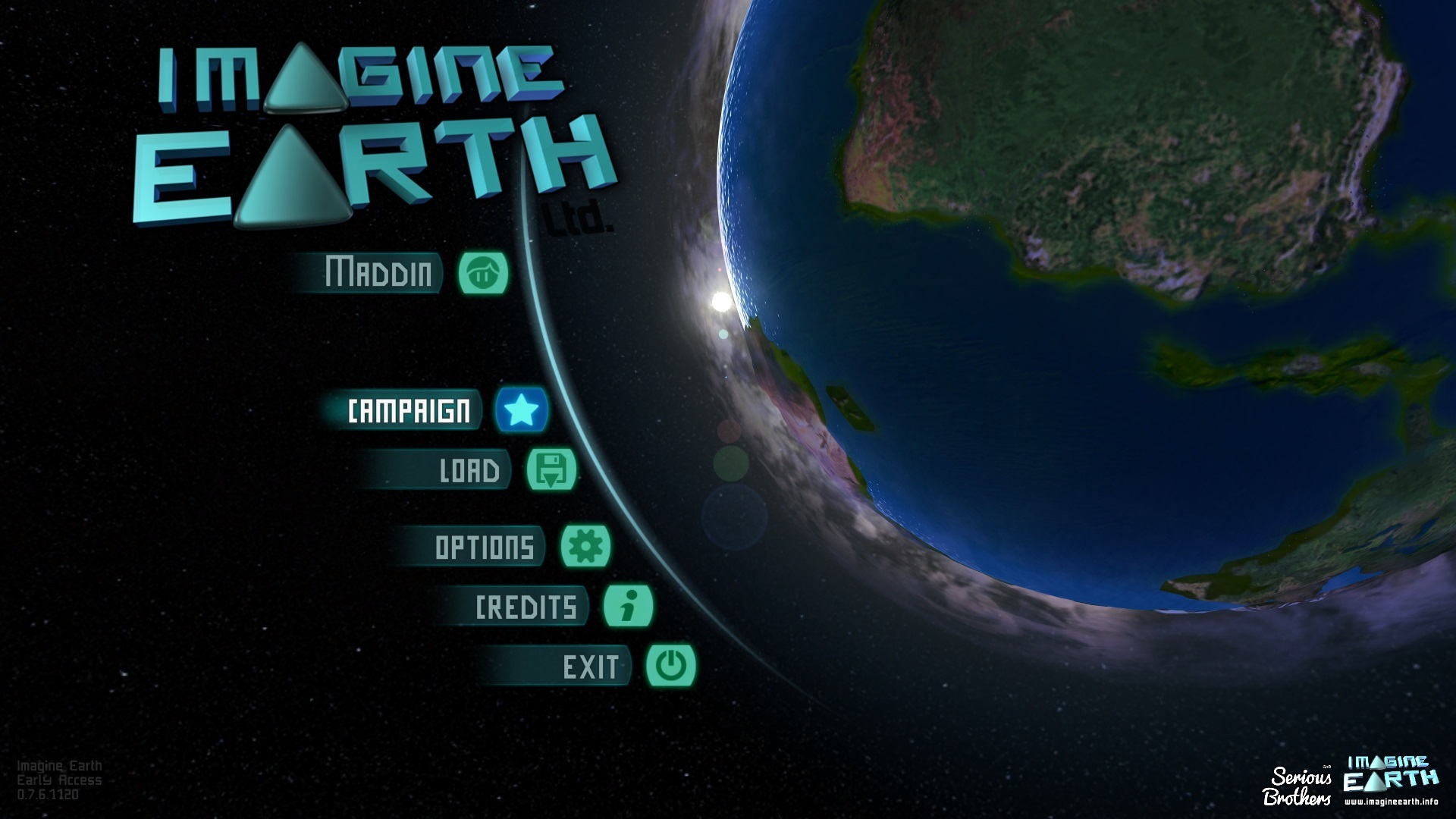Open the Options menu
This screenshot has width=1456, height=819.
pos(484,547)
